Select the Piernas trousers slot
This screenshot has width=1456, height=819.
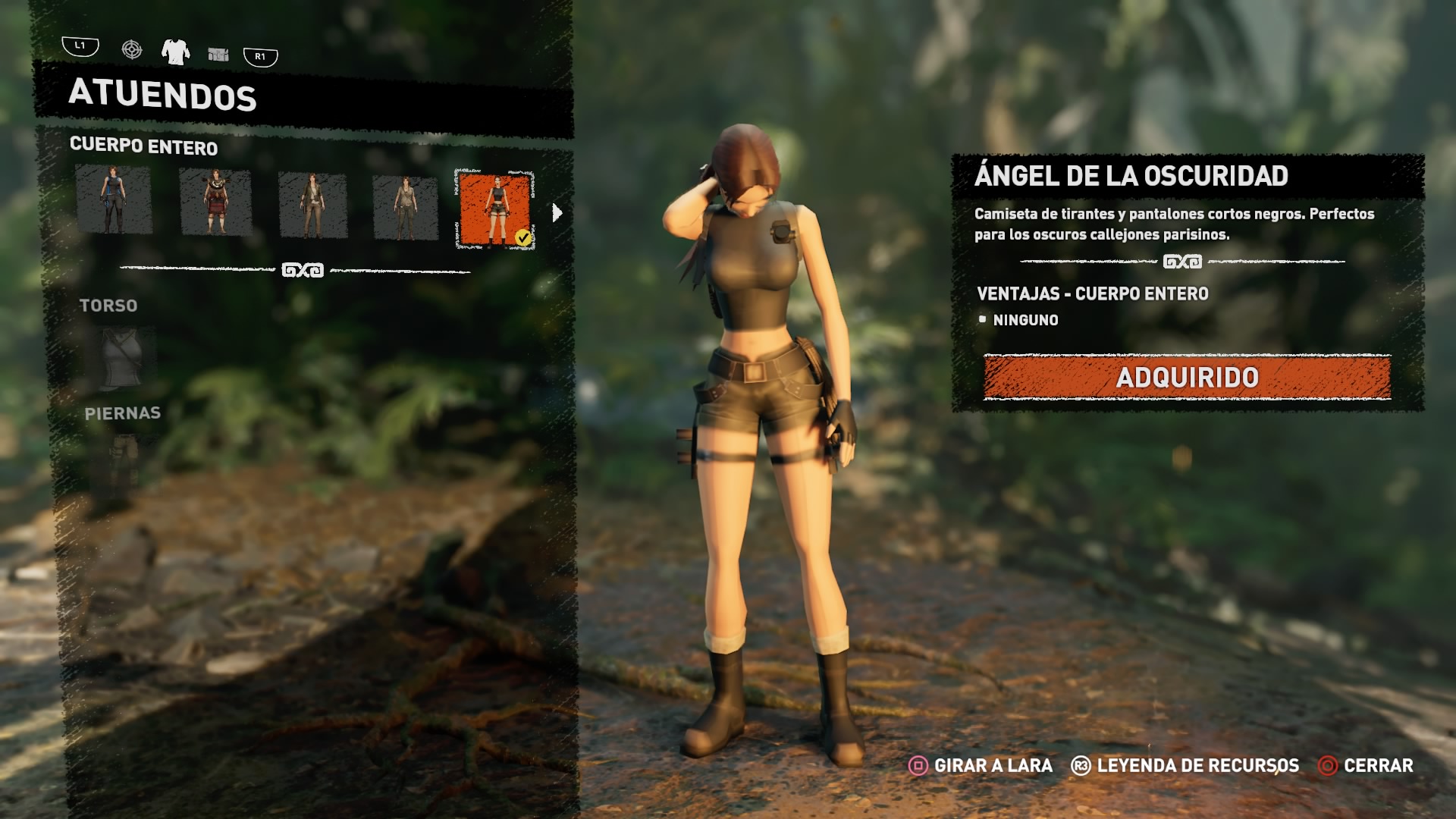(123, 459)
